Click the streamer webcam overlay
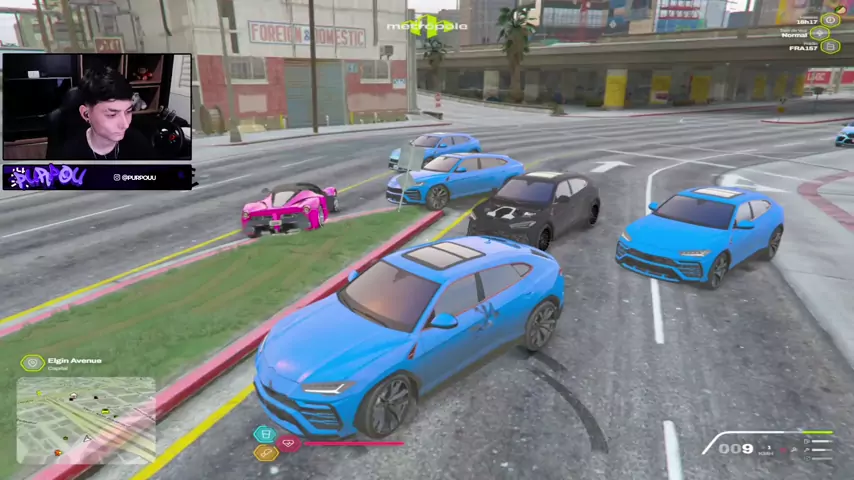Image resolution: width=854 pixels, height=480 pixels. pos(97,107)
